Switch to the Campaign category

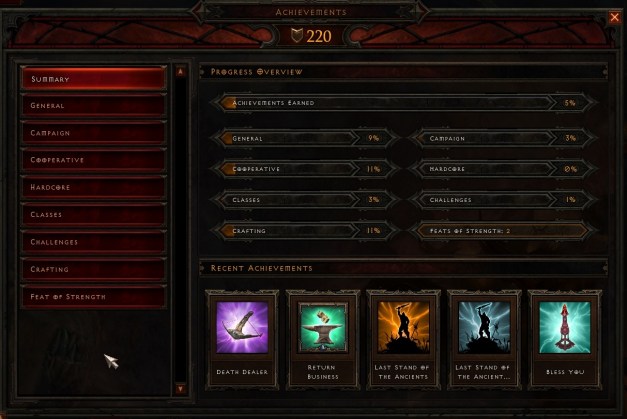(x=93, y=133)
